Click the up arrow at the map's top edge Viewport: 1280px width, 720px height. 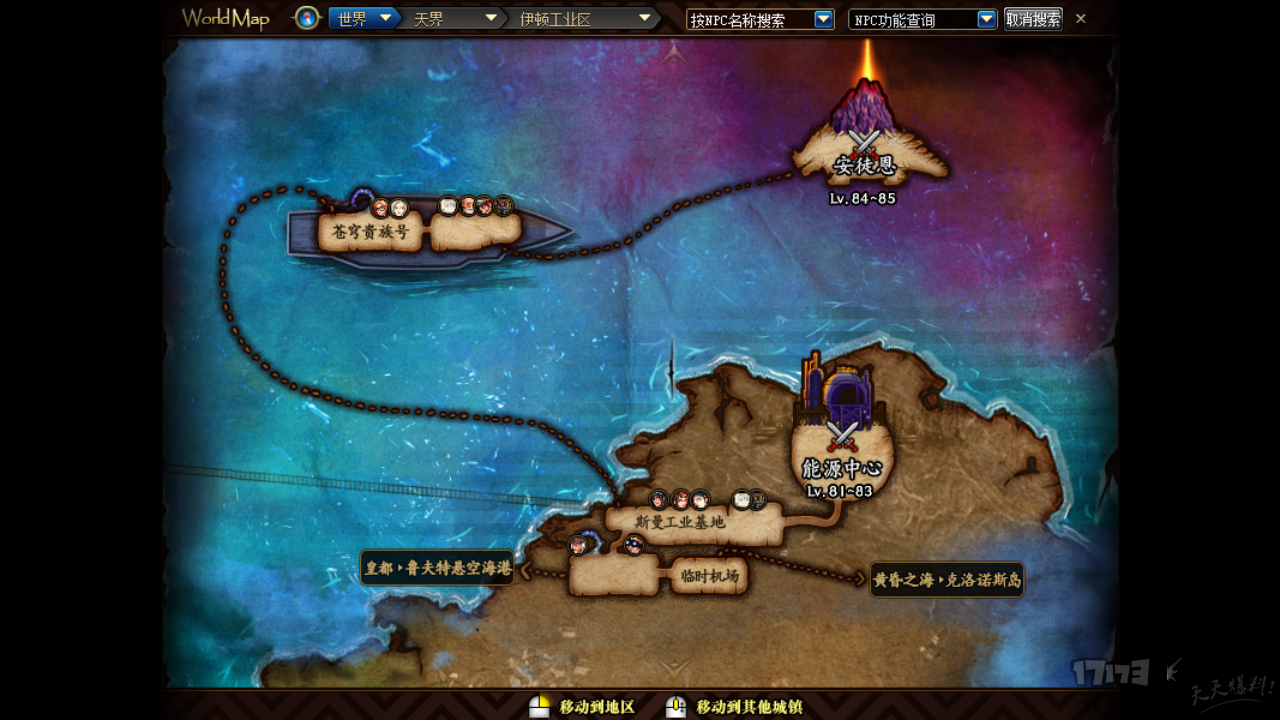674,53
